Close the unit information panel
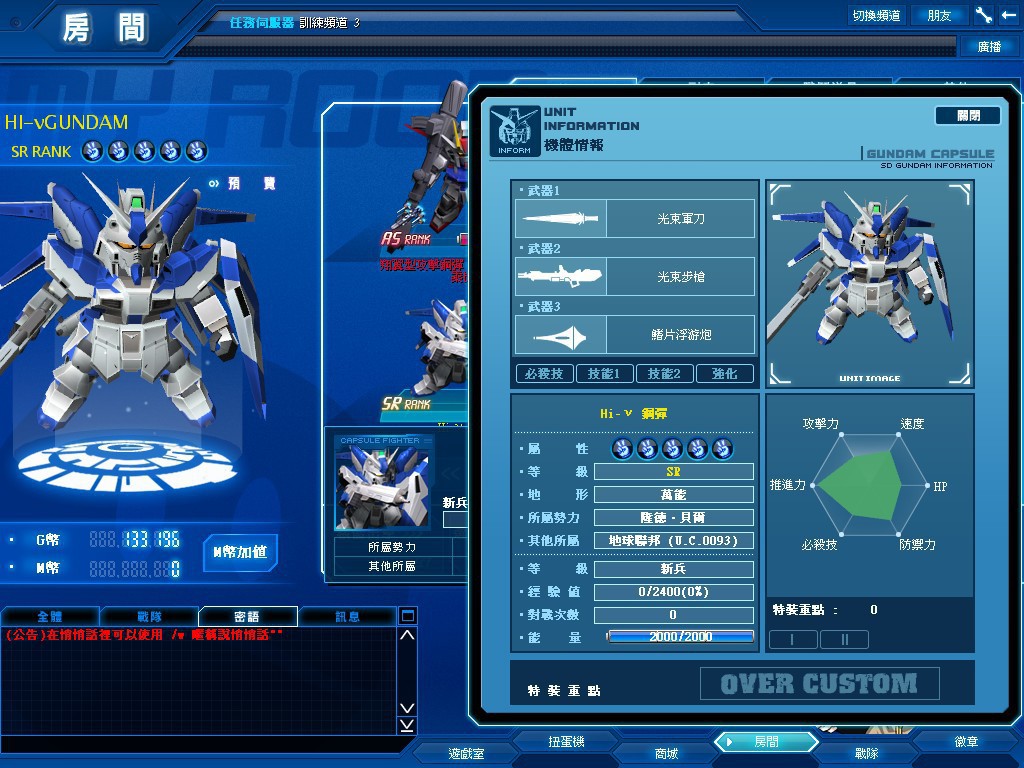The height and width of the screenshot is (768, 1024). click(967, 116)
